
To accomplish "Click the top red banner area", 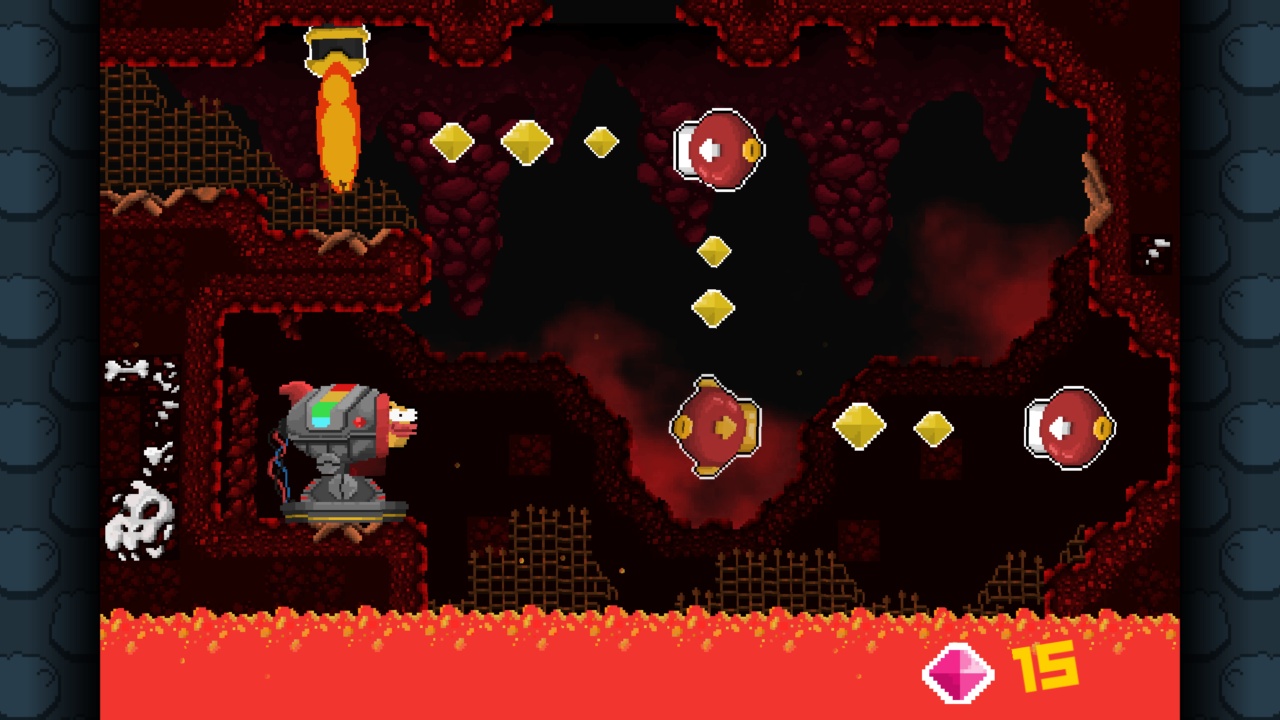I will coord(640,10).
